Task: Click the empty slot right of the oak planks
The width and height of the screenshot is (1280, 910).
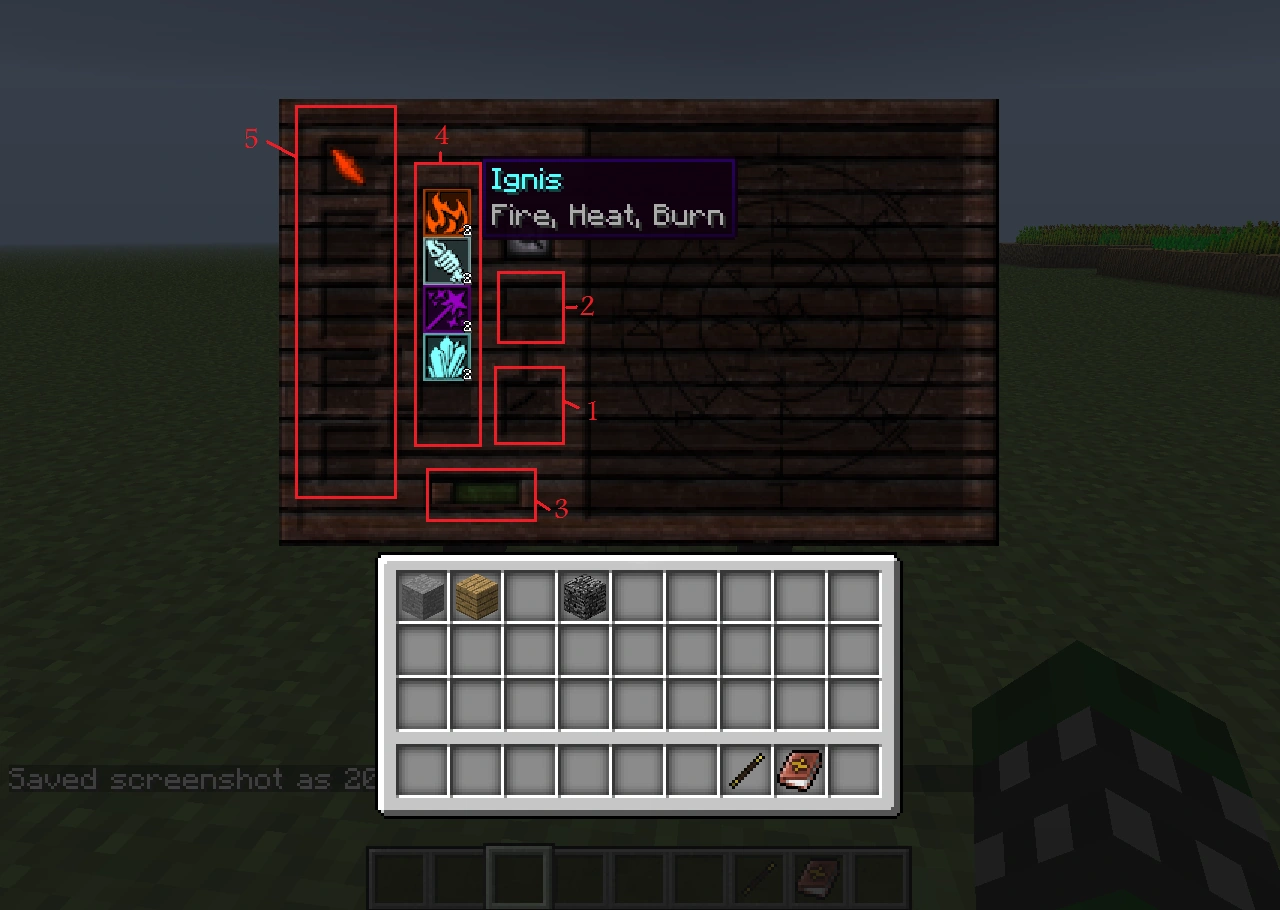Action: coord(530,596)
